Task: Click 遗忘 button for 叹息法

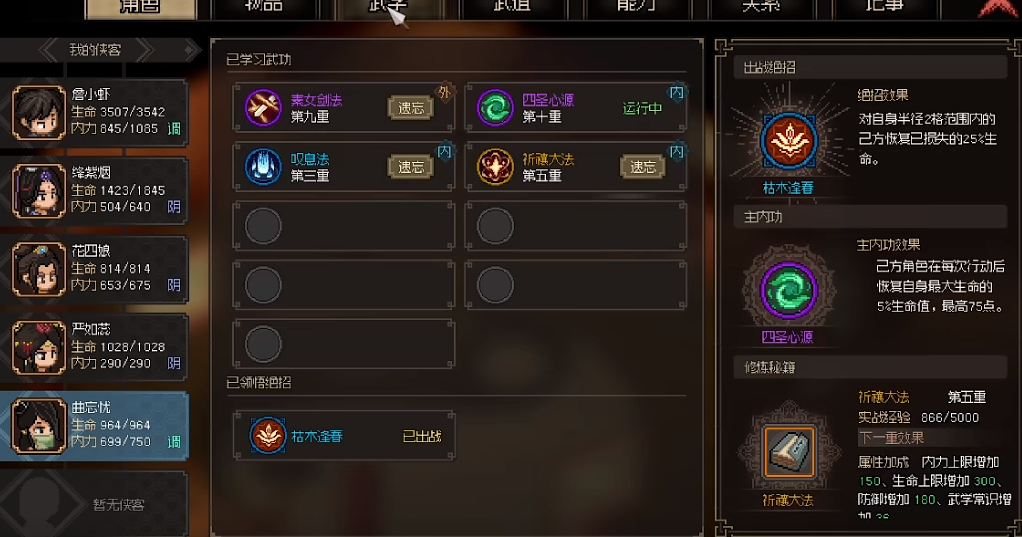Action: [411, 167]
